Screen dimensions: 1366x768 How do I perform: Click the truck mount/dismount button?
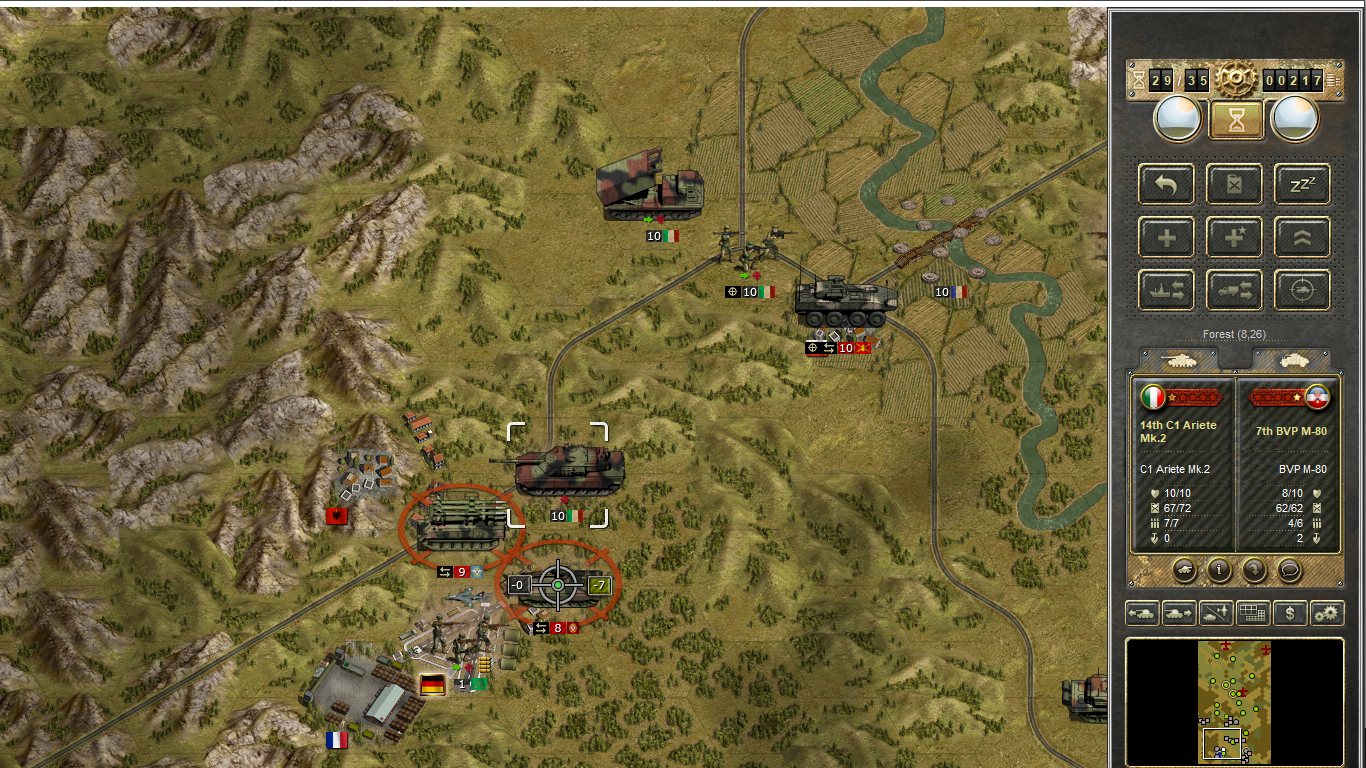pos(1233,290)
